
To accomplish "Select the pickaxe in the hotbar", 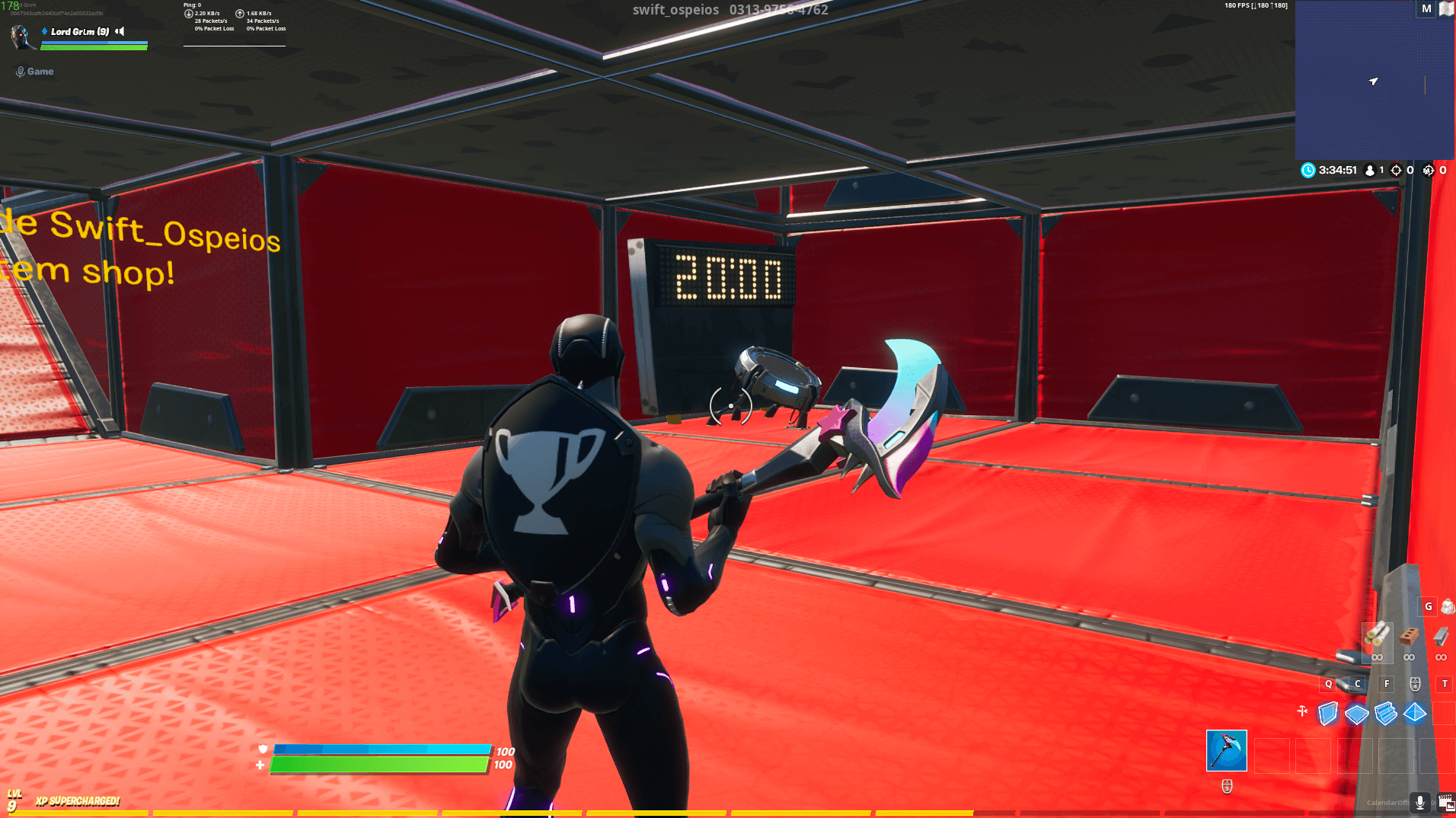I will click(1227, 751).
